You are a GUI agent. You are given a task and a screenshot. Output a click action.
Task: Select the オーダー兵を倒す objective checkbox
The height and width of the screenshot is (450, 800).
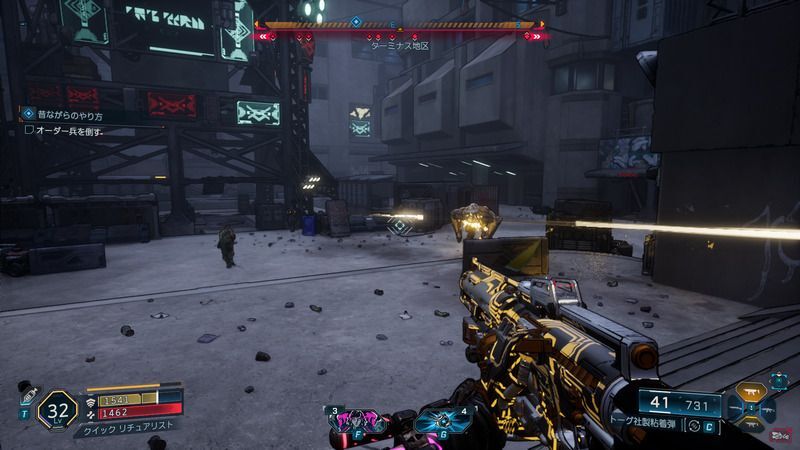(x=30, y=130)
